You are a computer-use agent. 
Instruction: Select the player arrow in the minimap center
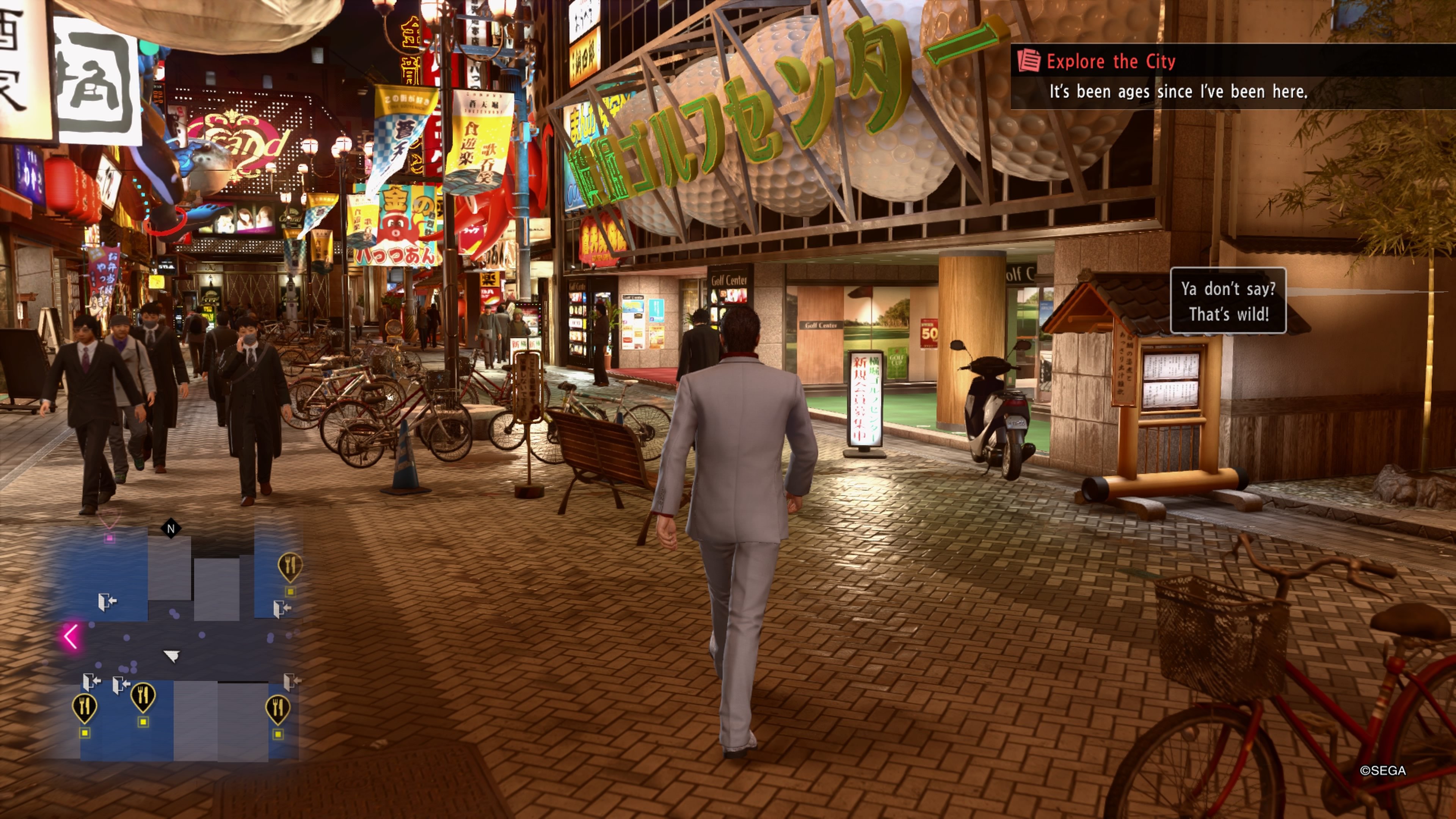pyautogui.click(x=172, y=657)
